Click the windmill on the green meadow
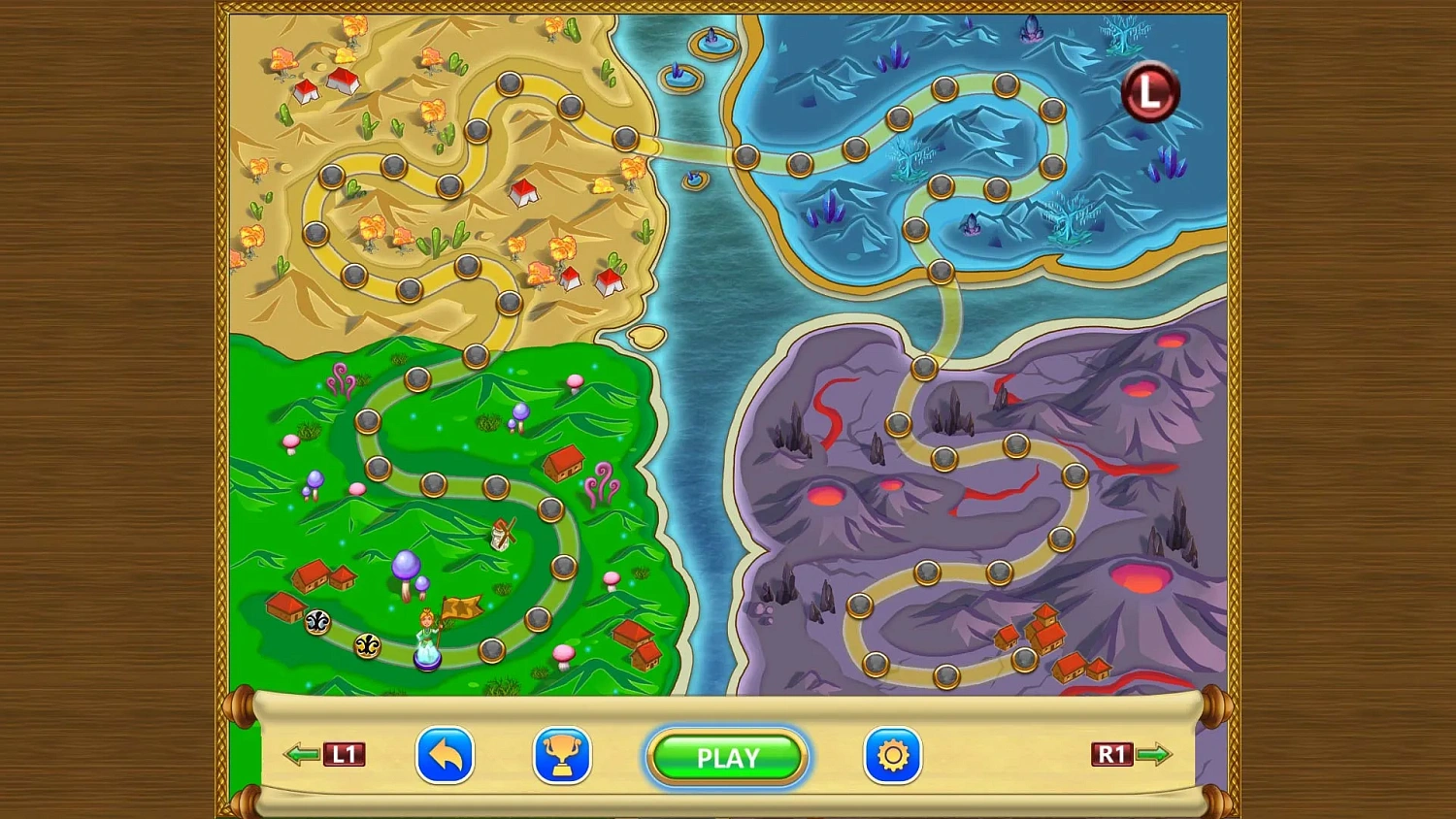 pyautogui.click(x=504, y=535)
